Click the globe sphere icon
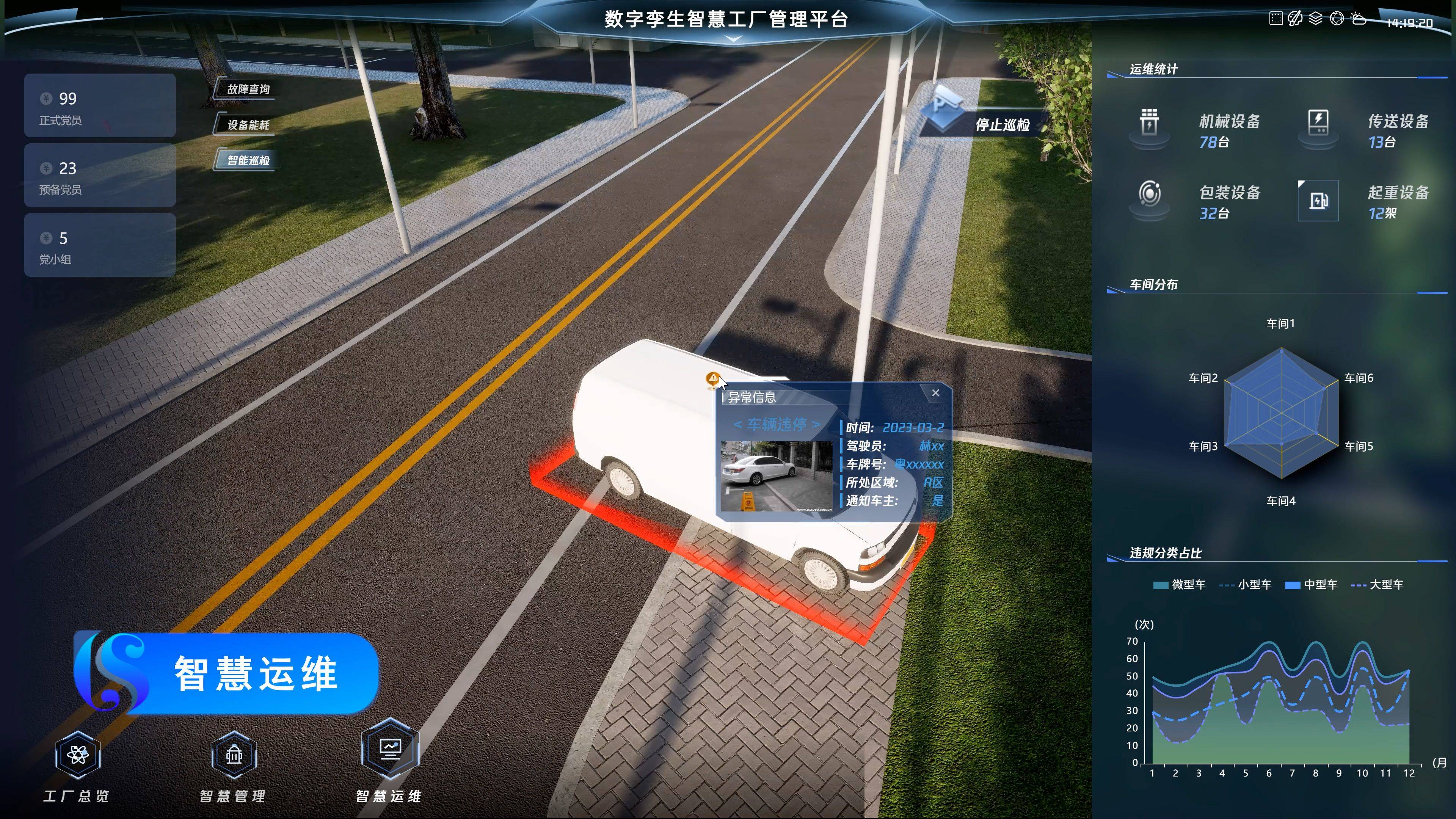 (x=1337, y=19)
